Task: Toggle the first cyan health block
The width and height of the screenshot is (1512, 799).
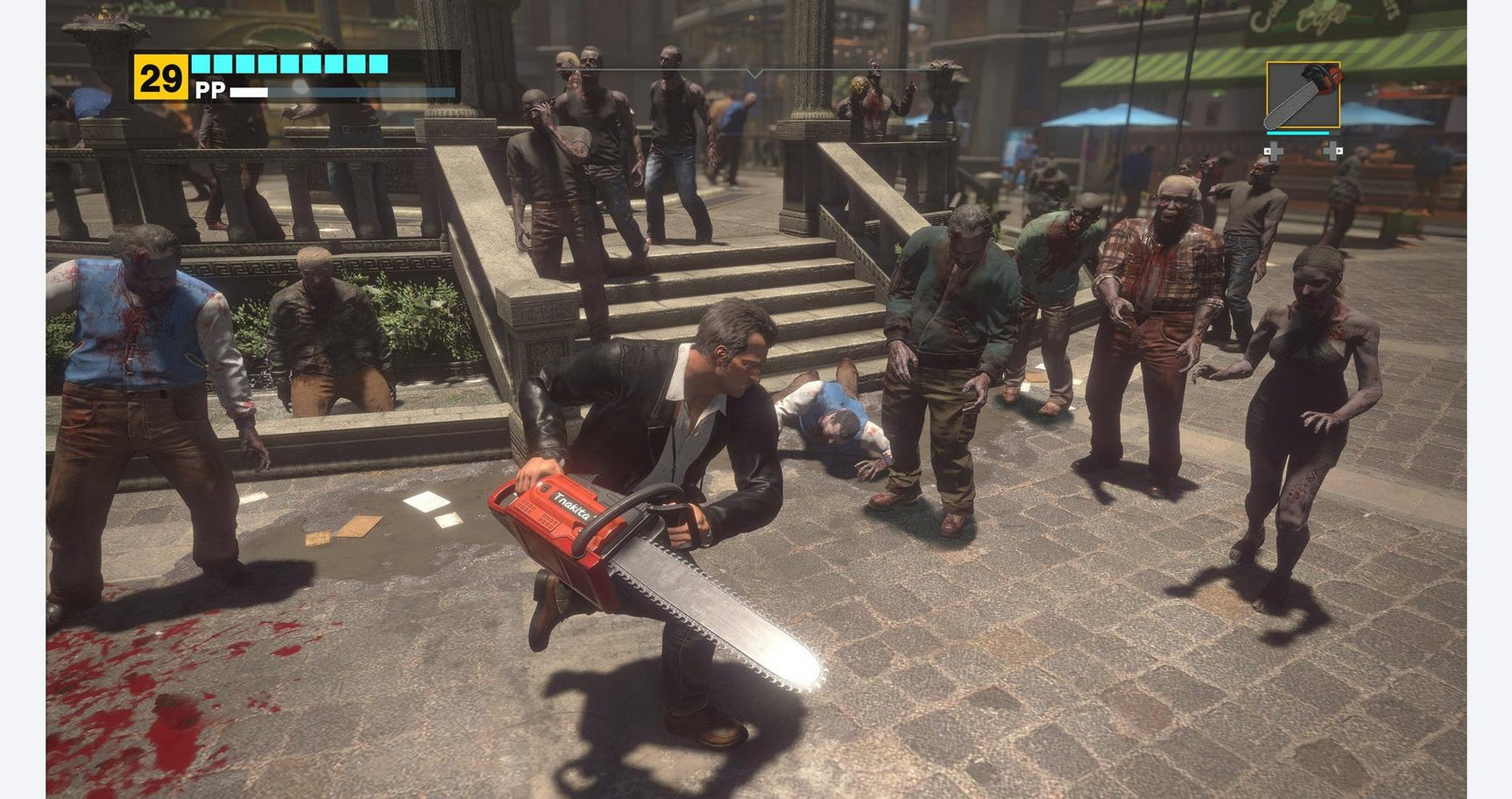Action: [x=201, y=63]
